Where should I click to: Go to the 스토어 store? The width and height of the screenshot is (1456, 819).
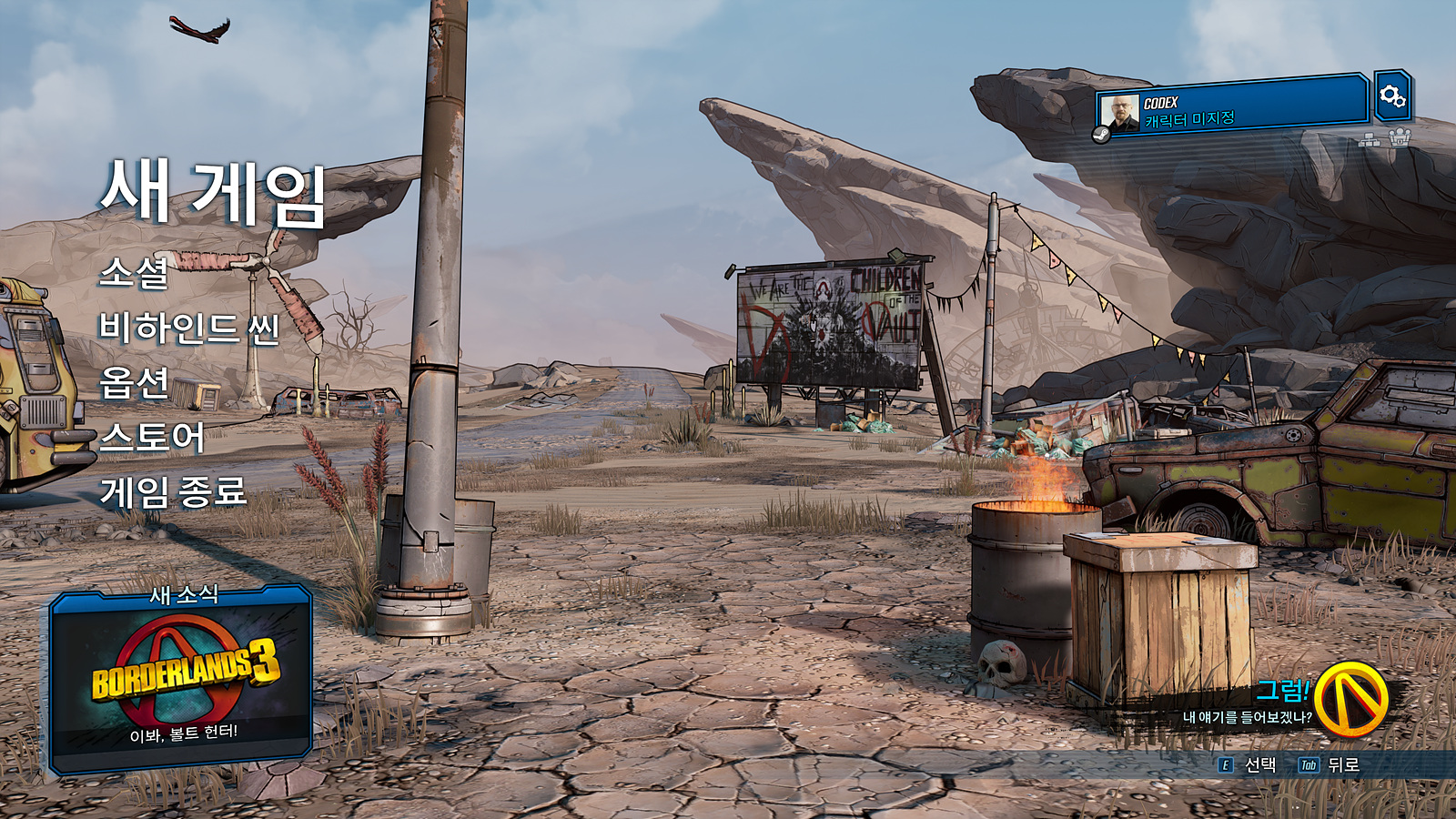click(x=152, y=438)
